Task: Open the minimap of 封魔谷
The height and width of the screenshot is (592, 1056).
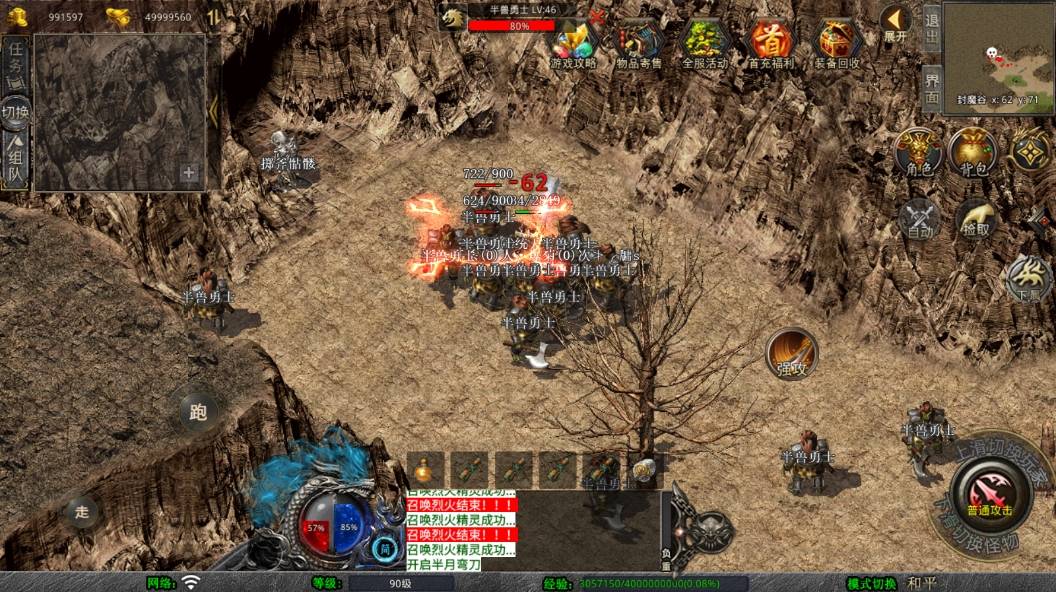Action: click(x=998, y=50)
